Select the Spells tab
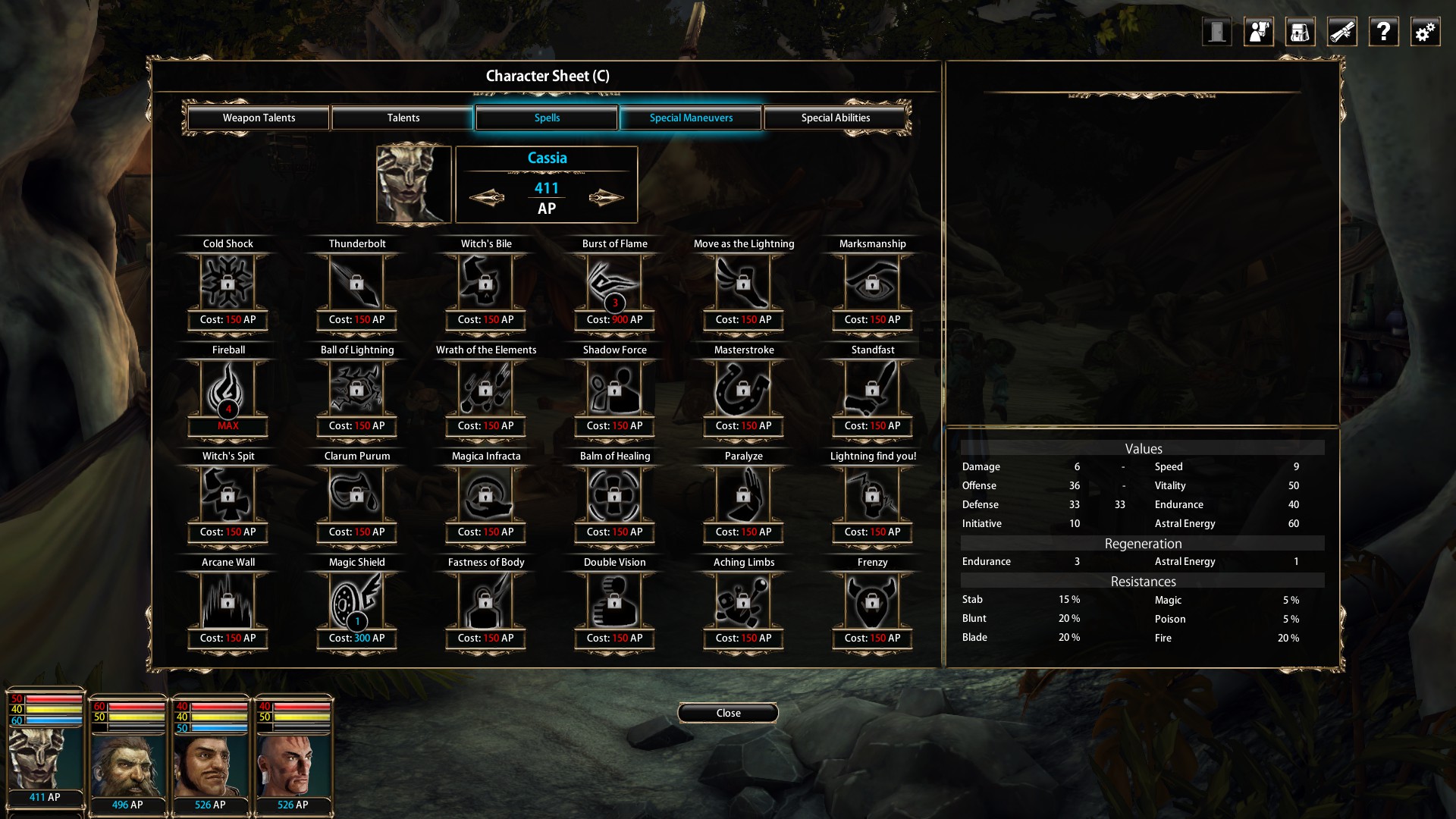 (x=547, y=118)
